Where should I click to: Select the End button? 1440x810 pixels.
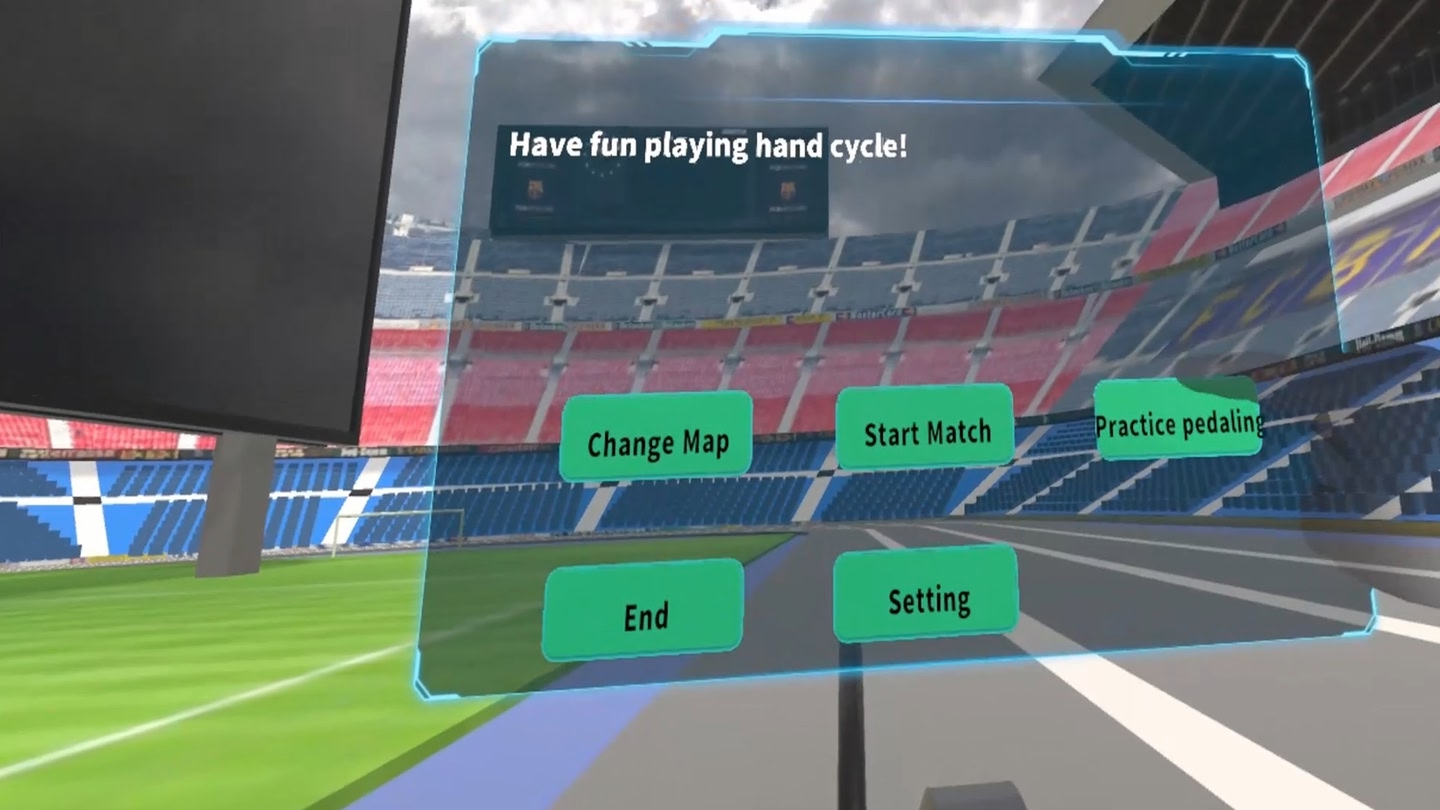[x=645, y=613]
